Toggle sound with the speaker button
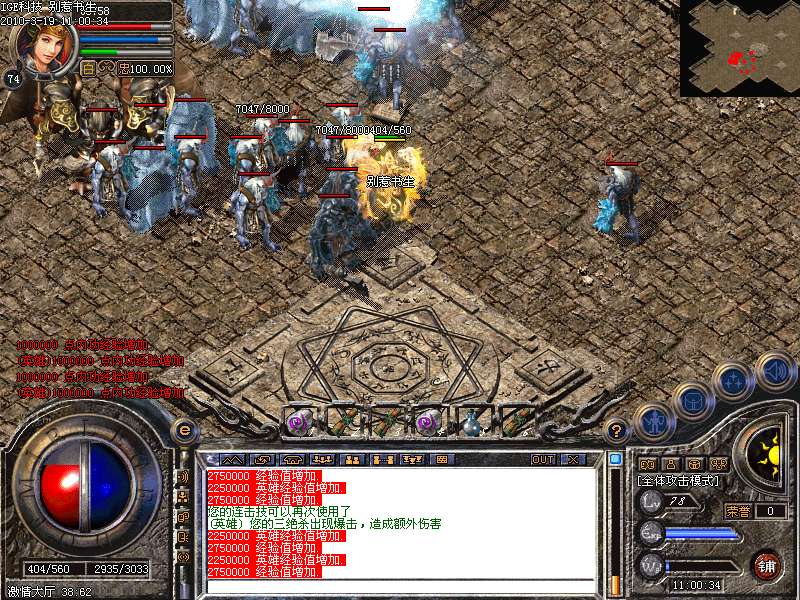This screenshot has height=600, width=800. click(x=775, y=370)
